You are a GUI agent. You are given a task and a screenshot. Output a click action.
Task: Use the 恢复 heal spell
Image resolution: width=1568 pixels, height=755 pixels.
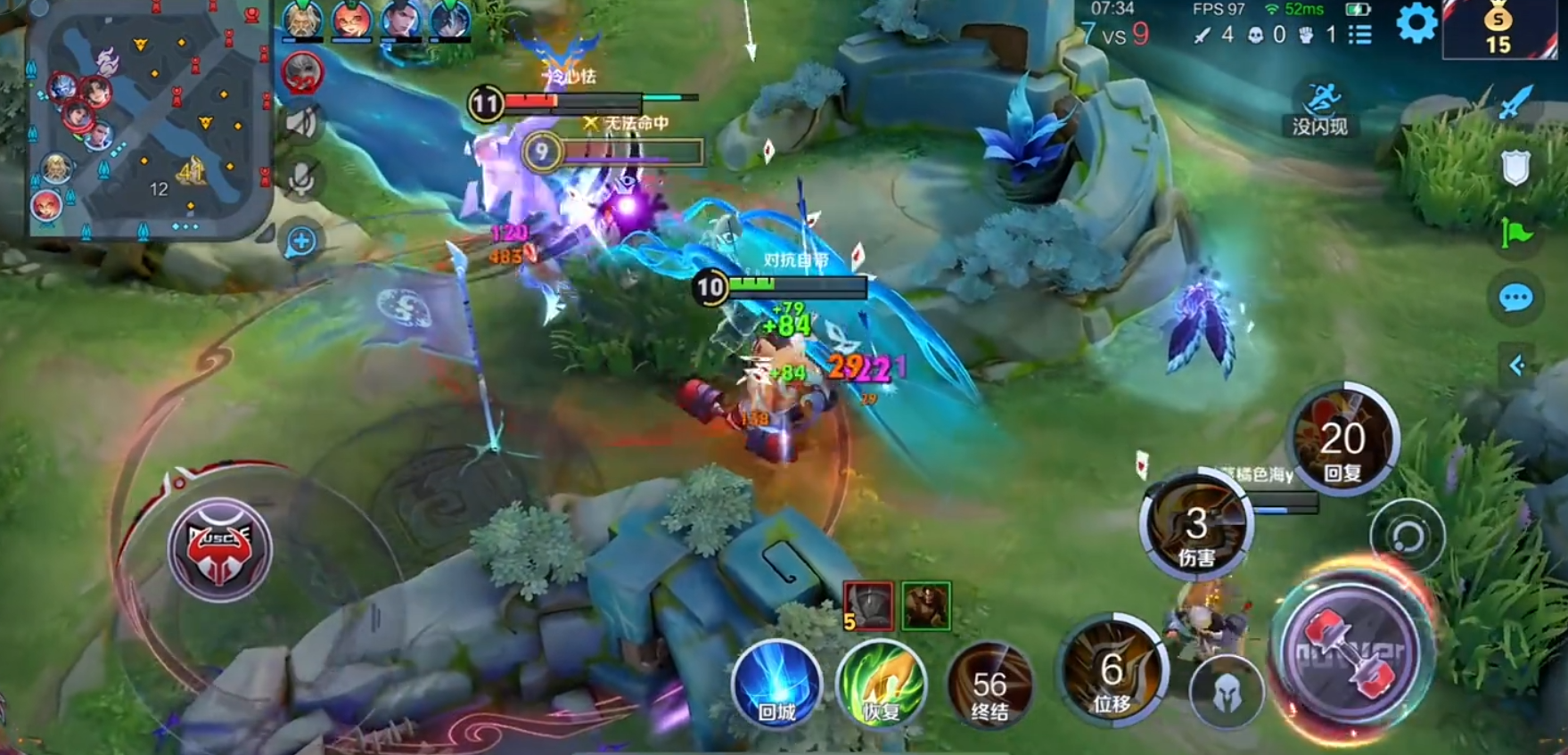click(881, 685)
